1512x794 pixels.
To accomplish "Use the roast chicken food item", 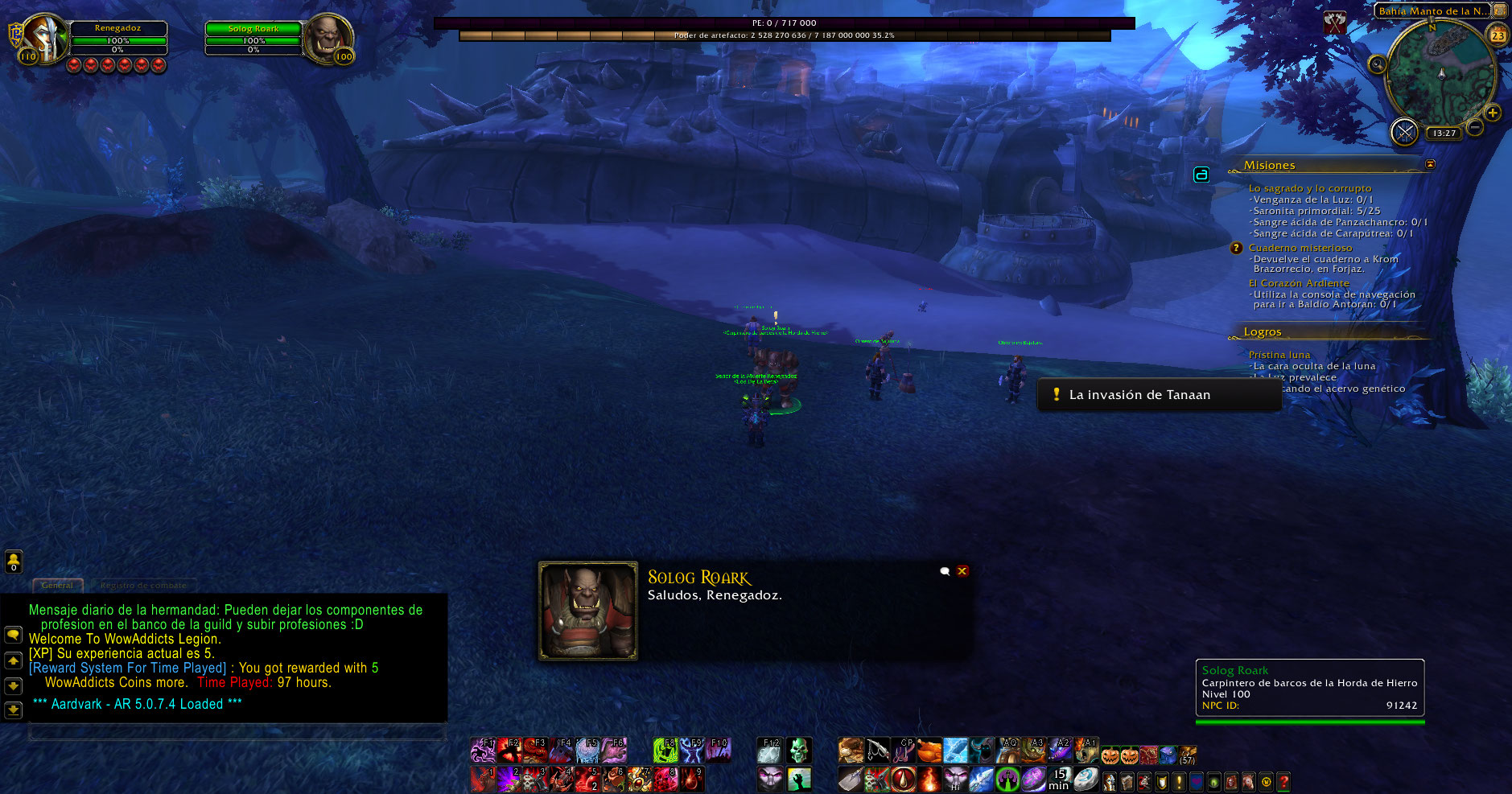I will (929, 751).
